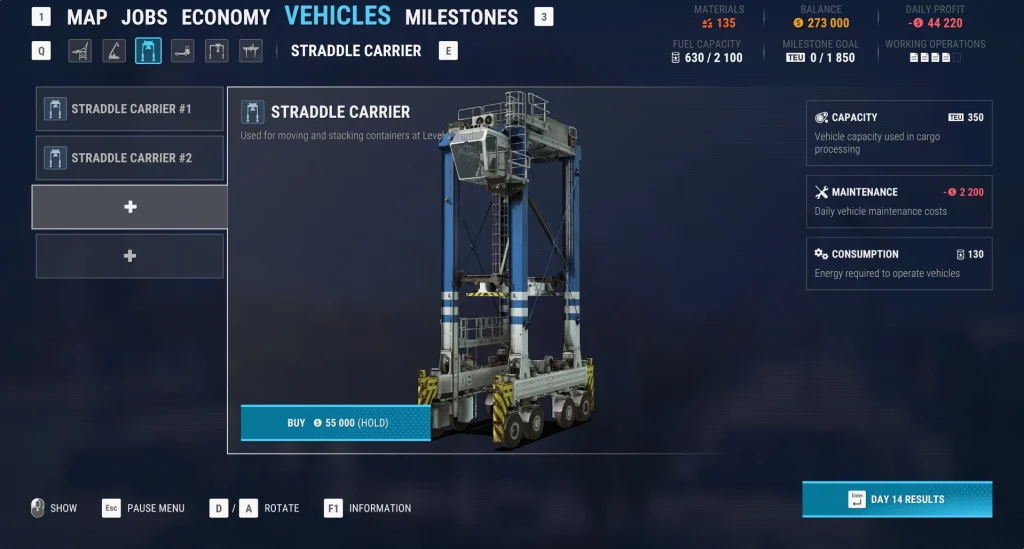The image size is (1024, 549).
Task: Choose the ship-to-shore crane vehicle category
Action: pos(80,51)
